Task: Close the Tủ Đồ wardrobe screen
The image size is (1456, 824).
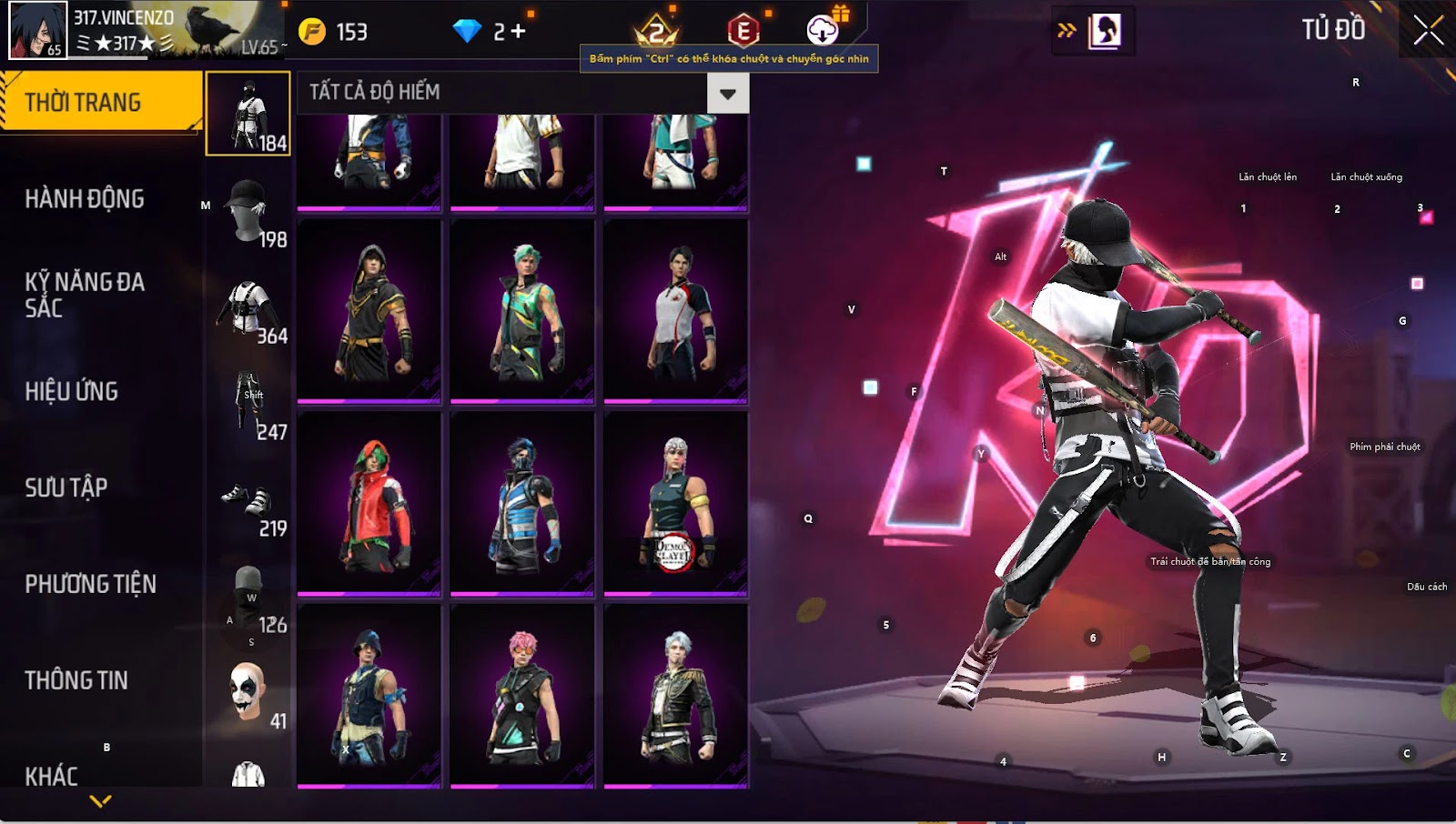Action: pos(1428,30)
